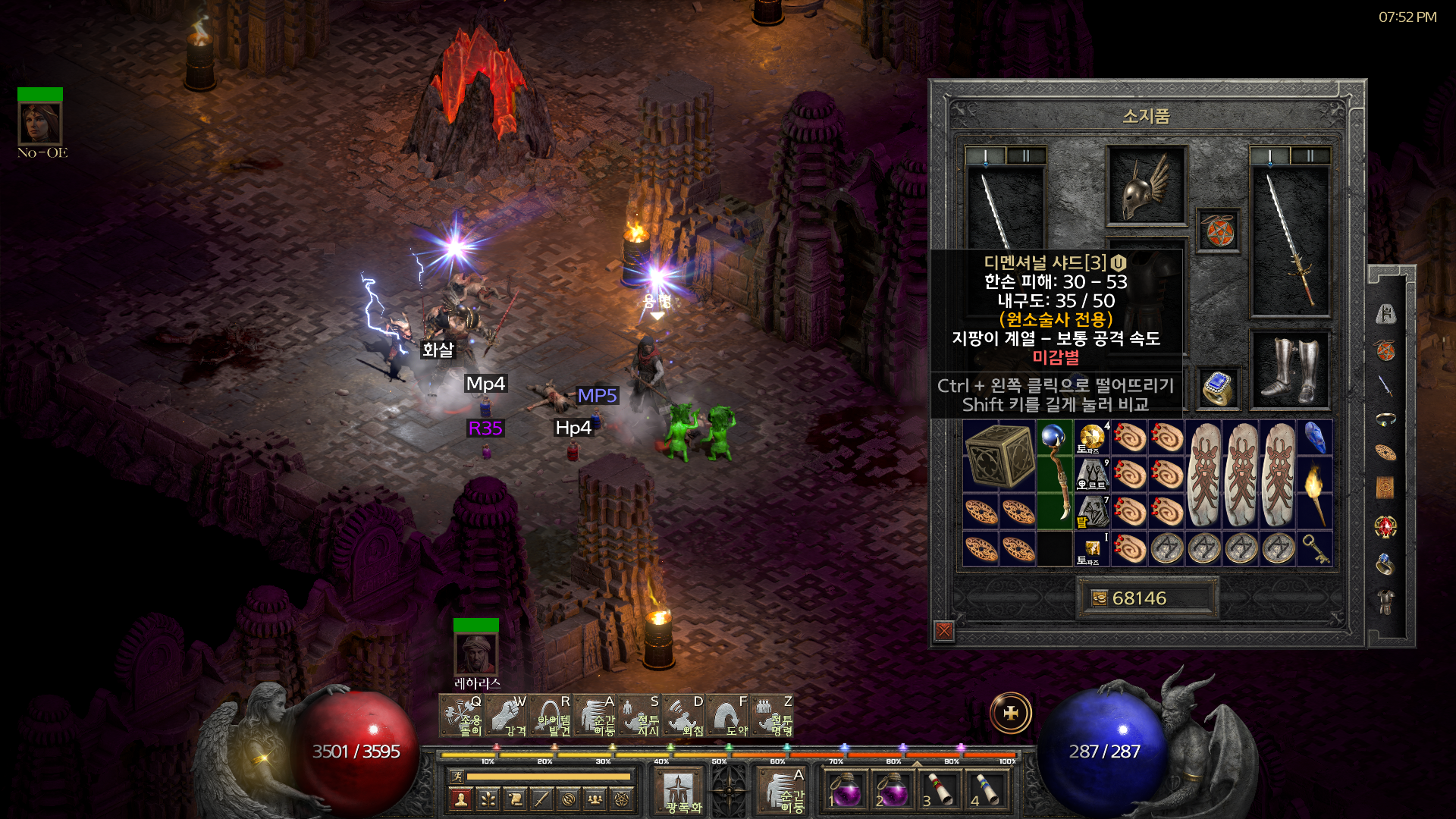Screen dimensions: 1456x819
Task: Use the purple potion in belt slot 1
Action: (845, 789)
